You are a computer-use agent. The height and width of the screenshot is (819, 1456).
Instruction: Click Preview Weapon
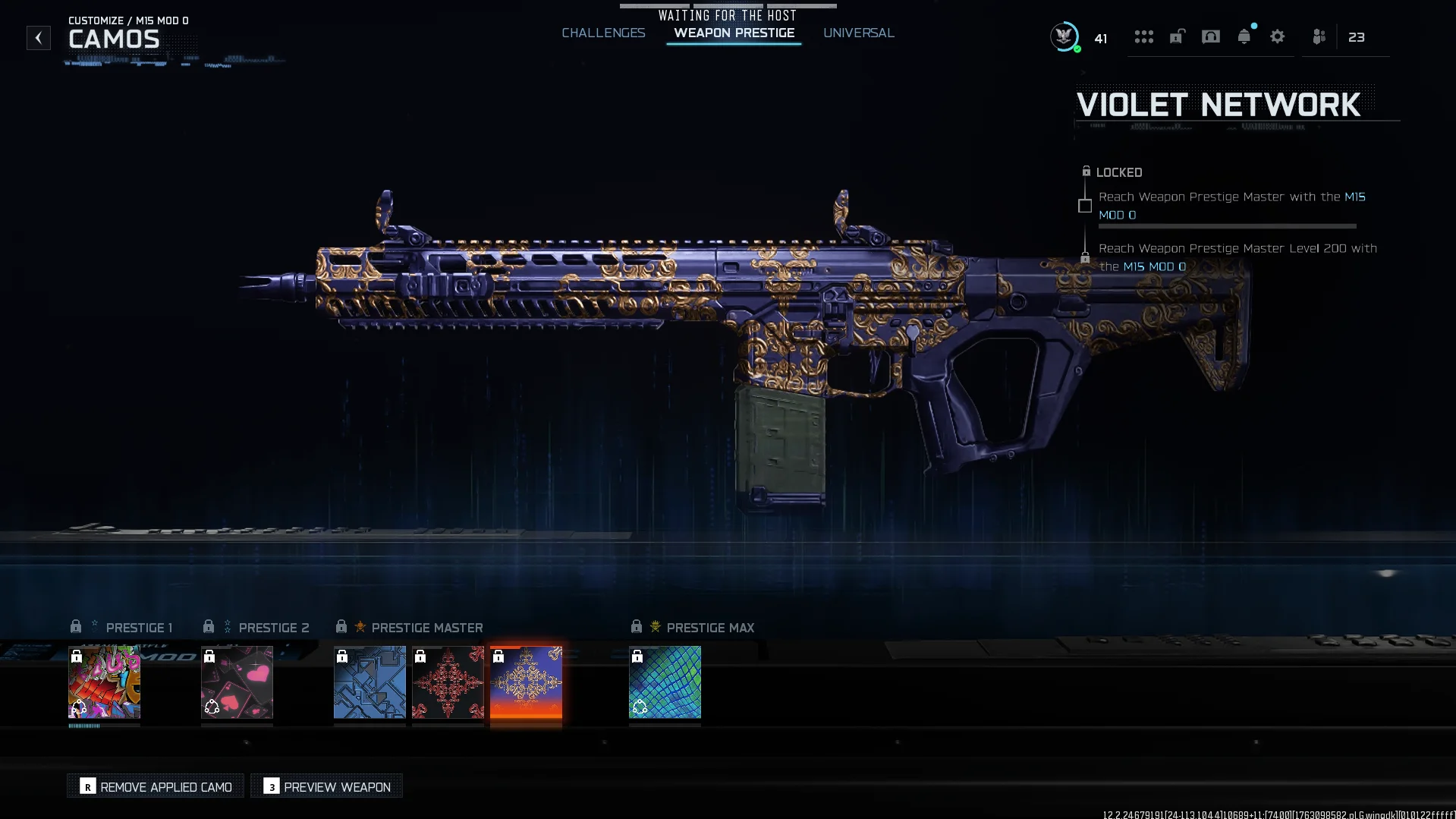pyautogui.click(x=325, y=786)
